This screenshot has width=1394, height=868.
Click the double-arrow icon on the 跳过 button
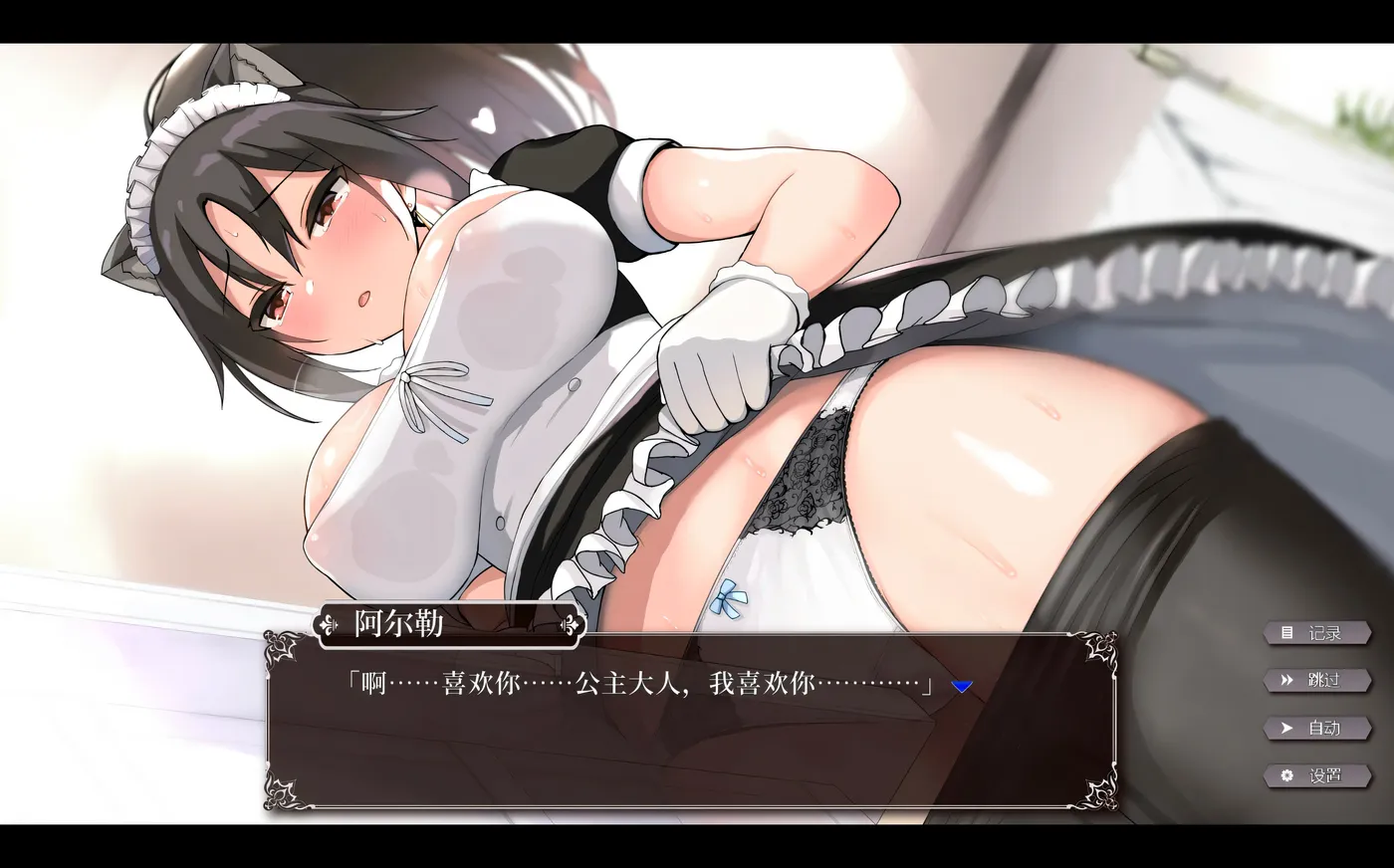click(x=1285, y=681)
